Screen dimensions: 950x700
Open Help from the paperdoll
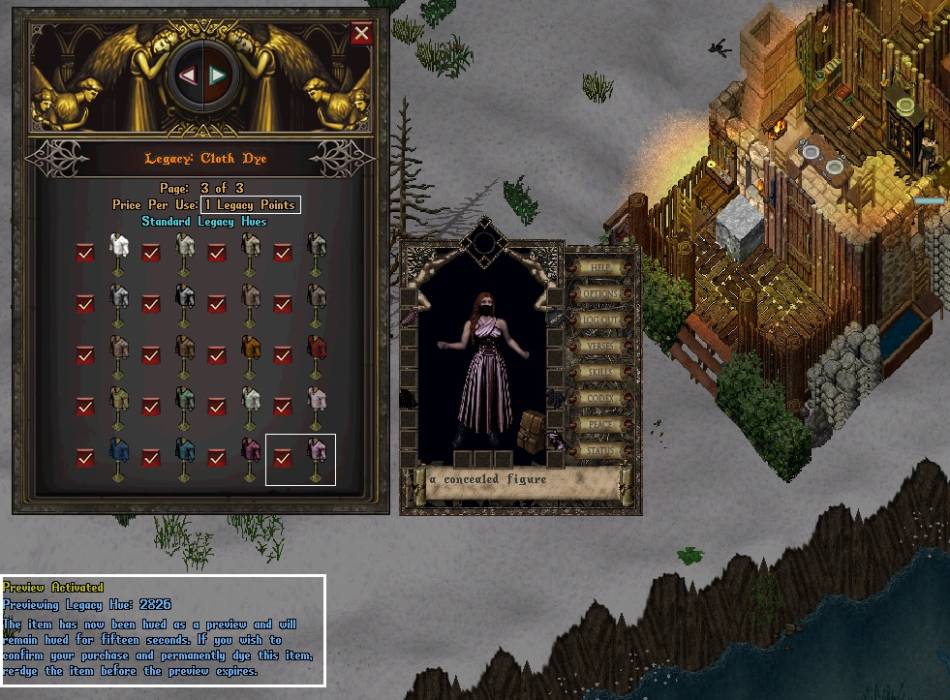[x=601, y=268]
